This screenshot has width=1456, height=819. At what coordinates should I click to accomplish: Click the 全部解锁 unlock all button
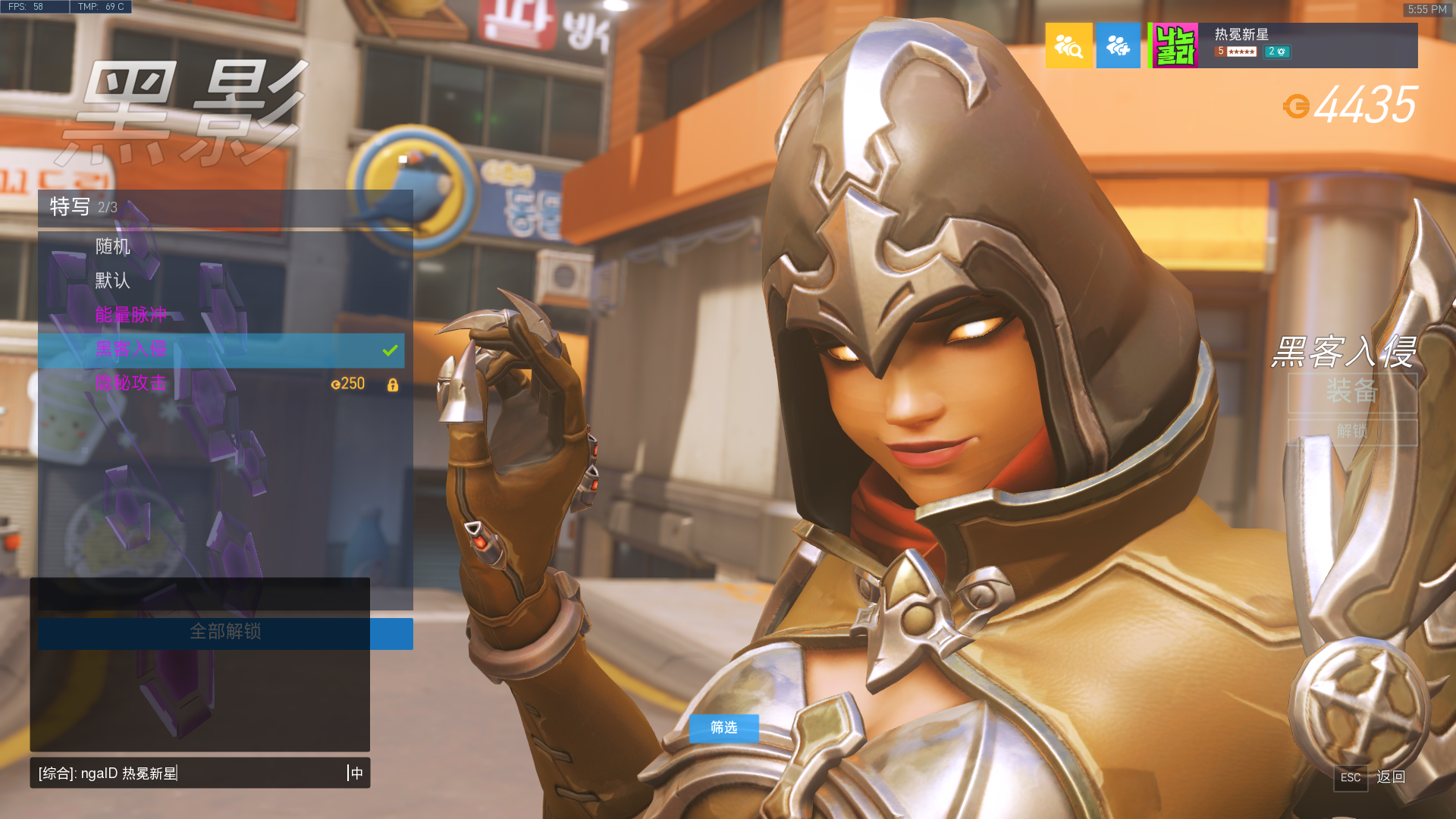[225, 632]
